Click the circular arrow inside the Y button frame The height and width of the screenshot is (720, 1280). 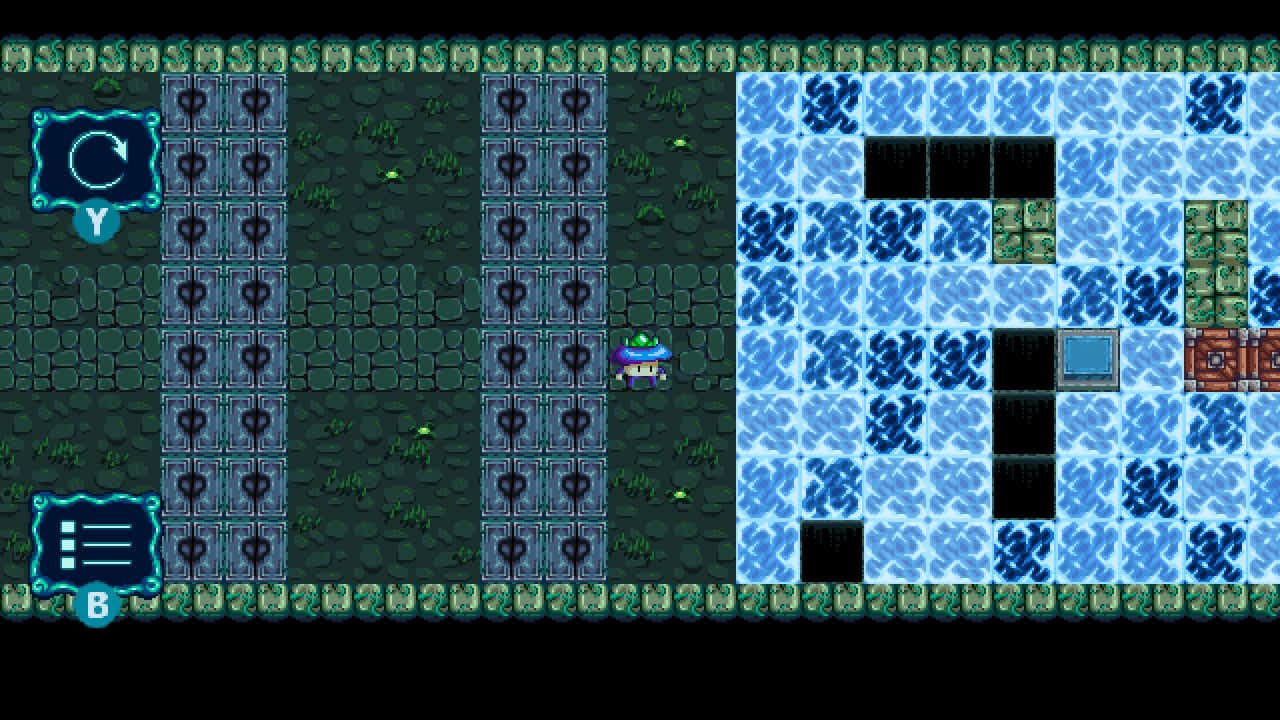click(95, 158)
